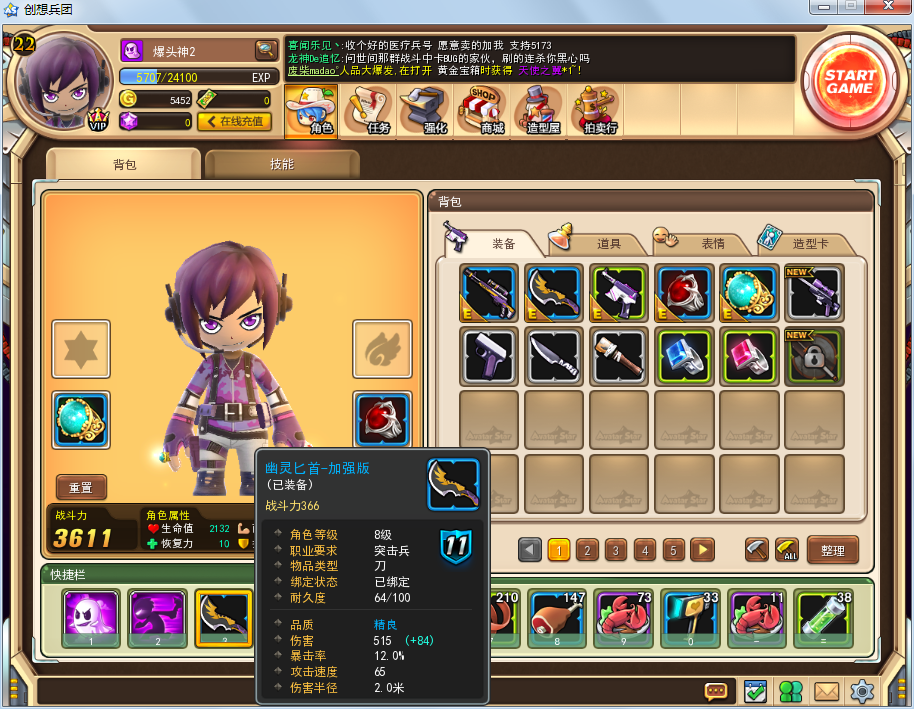Viewport: 914px width, 709px height.
Task: Sort the backpack with 整理 button
Action: click(832, 550)
